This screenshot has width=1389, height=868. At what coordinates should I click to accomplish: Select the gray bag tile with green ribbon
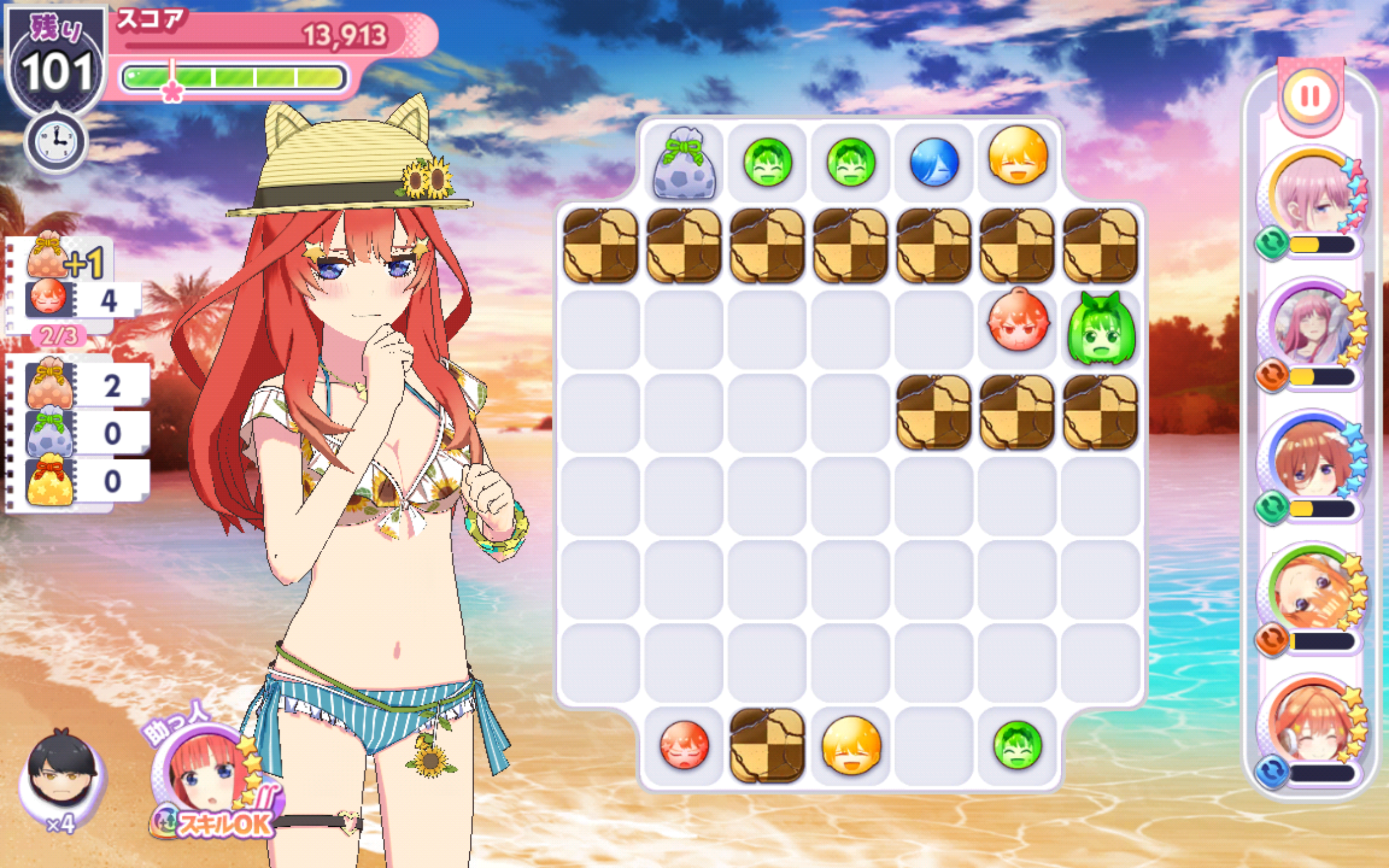684,164
